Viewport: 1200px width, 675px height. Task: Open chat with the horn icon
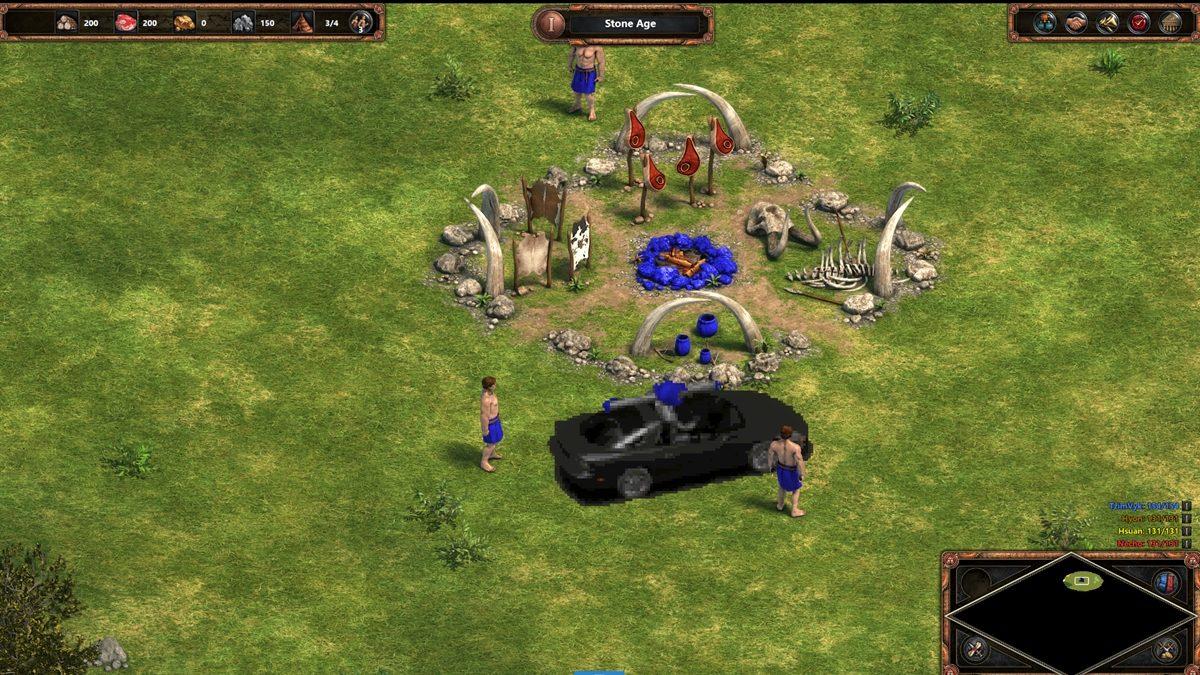(x=1107, y=22)
